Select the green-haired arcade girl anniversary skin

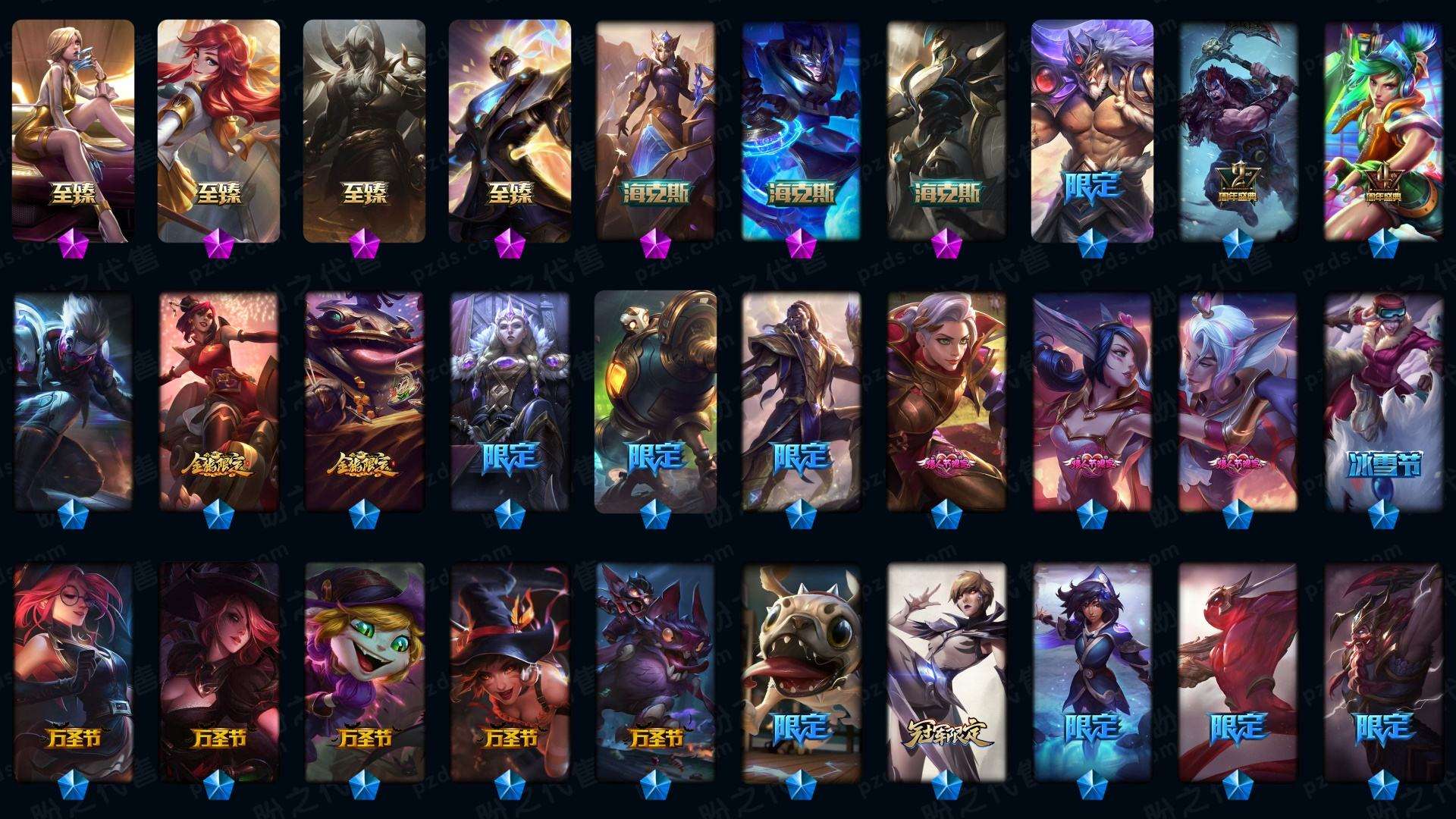click(1383, 129)
